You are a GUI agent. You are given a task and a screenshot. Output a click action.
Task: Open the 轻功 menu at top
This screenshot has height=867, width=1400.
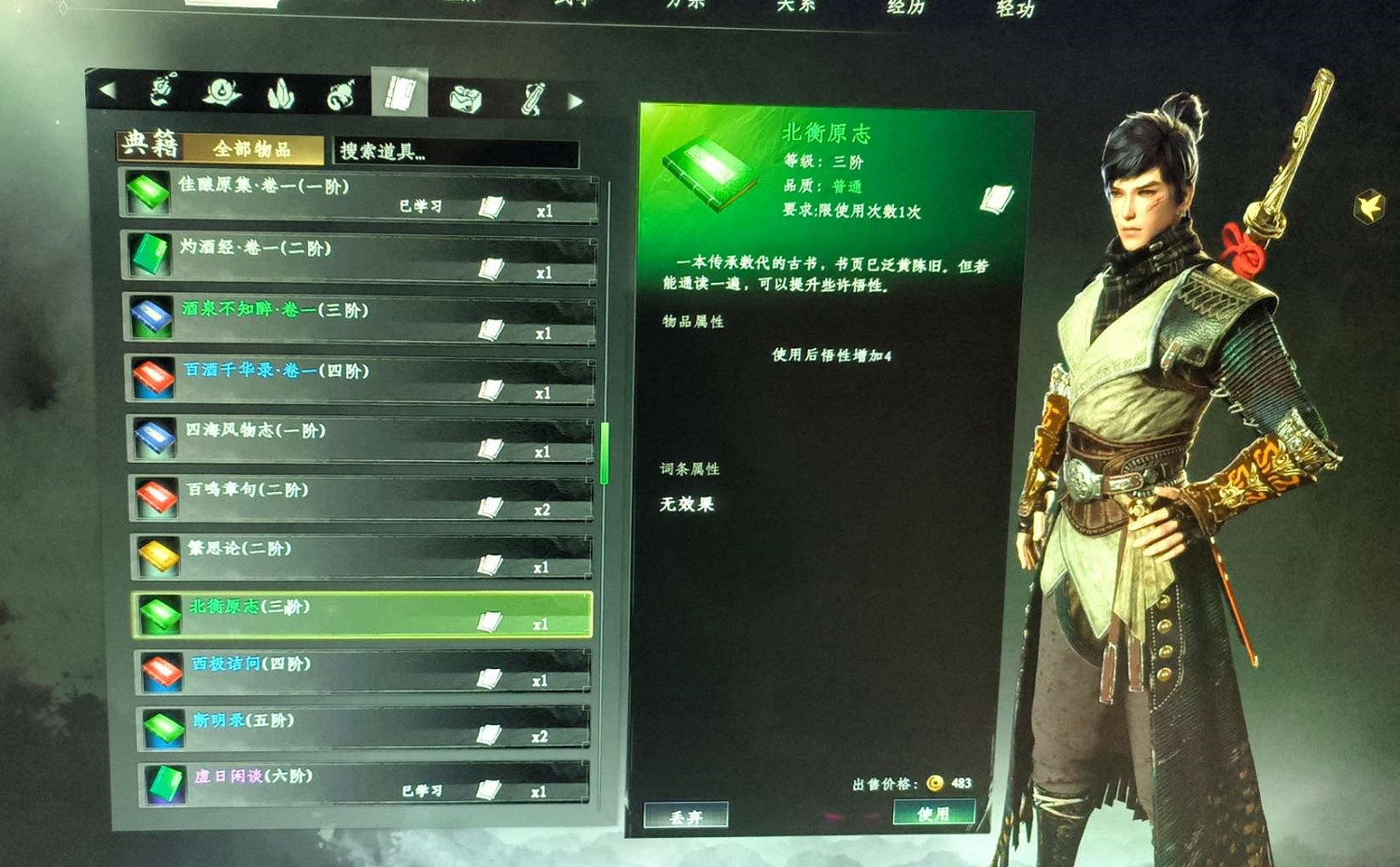[x=1015, y=9]
